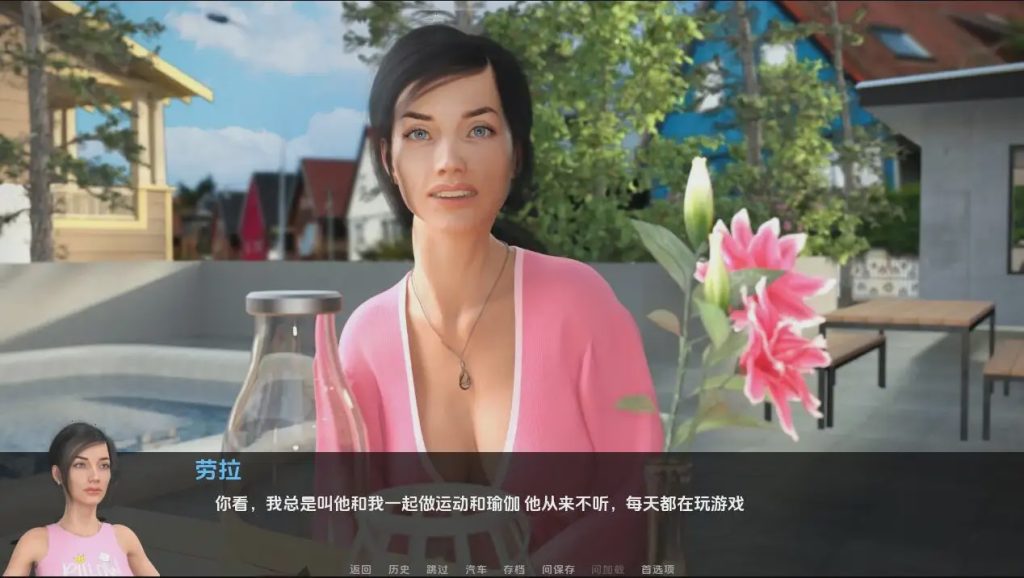The height and width of the screenshot is (578, 1024).
Task: Open the 存档 (Save) screen
Action: (514, 569)
